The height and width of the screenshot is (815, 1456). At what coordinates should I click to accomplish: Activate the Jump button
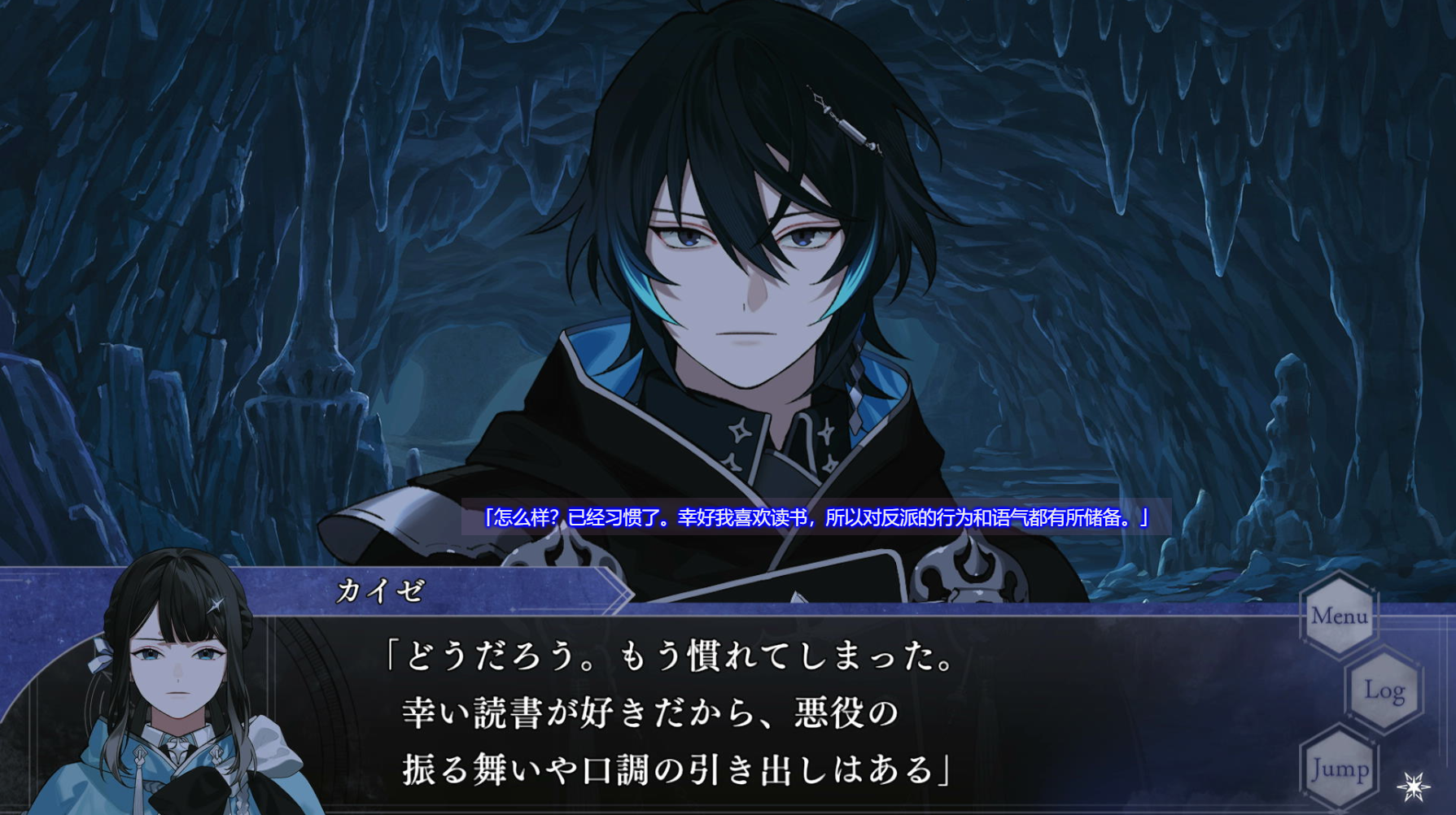(1340, 767)
